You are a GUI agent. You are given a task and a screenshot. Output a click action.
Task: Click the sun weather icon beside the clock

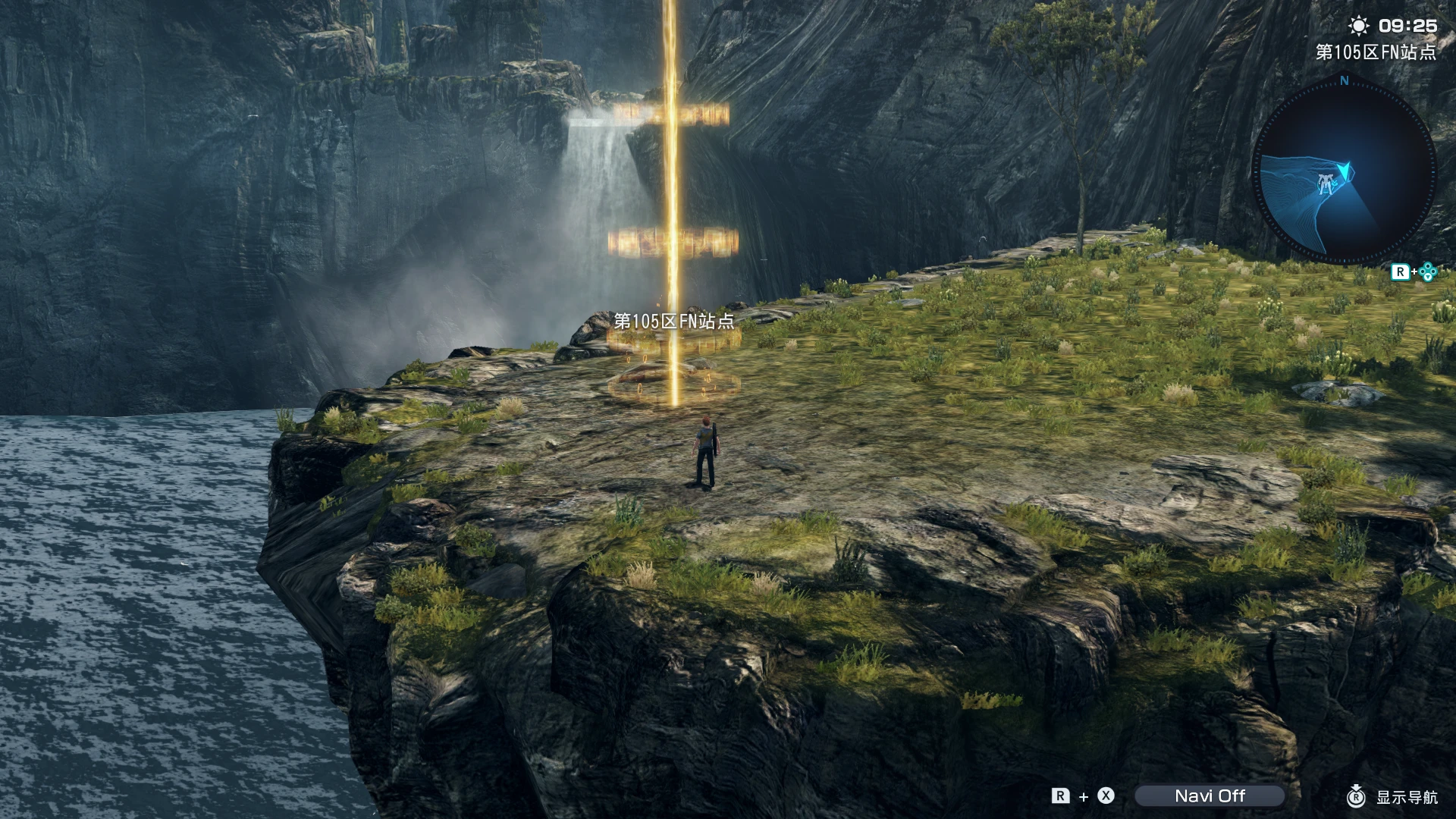[x=1360, y=26]
